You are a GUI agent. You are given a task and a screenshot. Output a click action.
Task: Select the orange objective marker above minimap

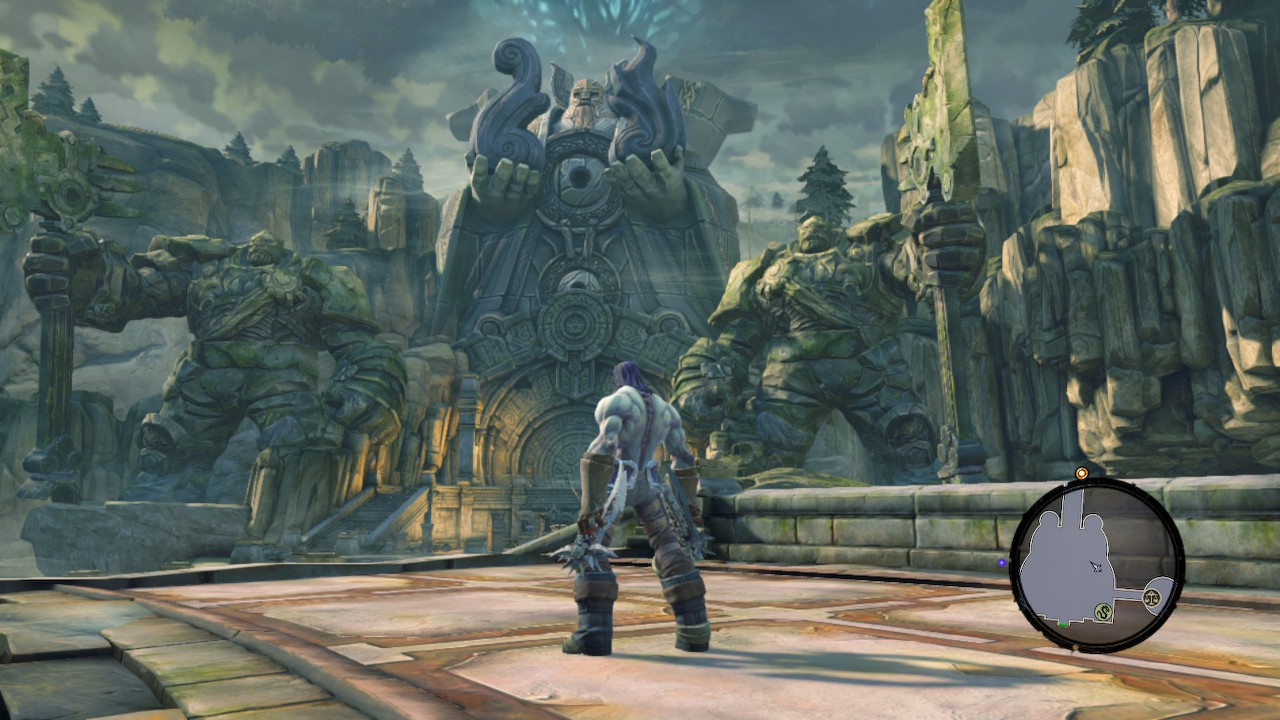pyautogui.click(x=1081, y=473)
